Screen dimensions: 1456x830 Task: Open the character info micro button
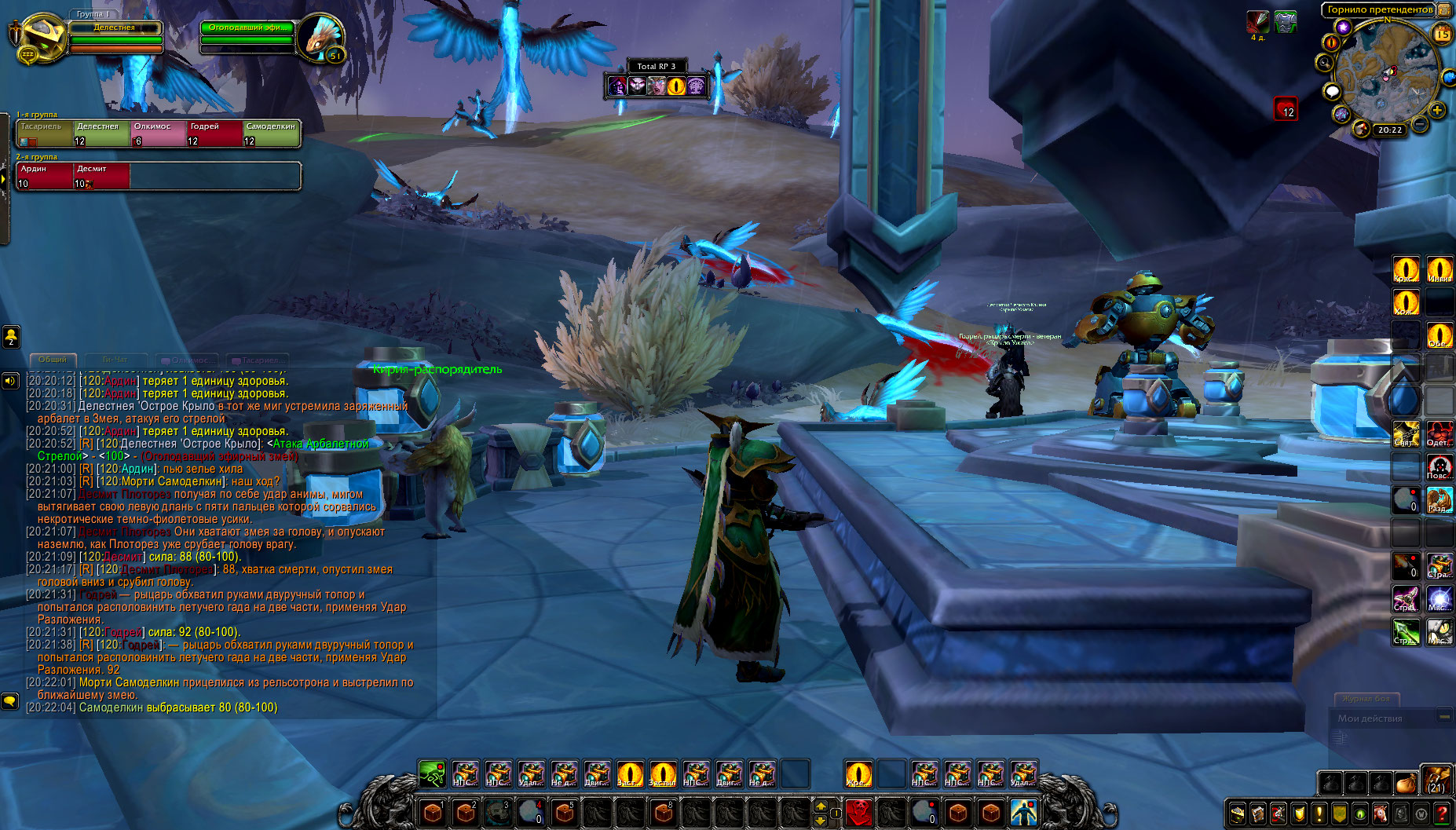(x=1238, y=814)
